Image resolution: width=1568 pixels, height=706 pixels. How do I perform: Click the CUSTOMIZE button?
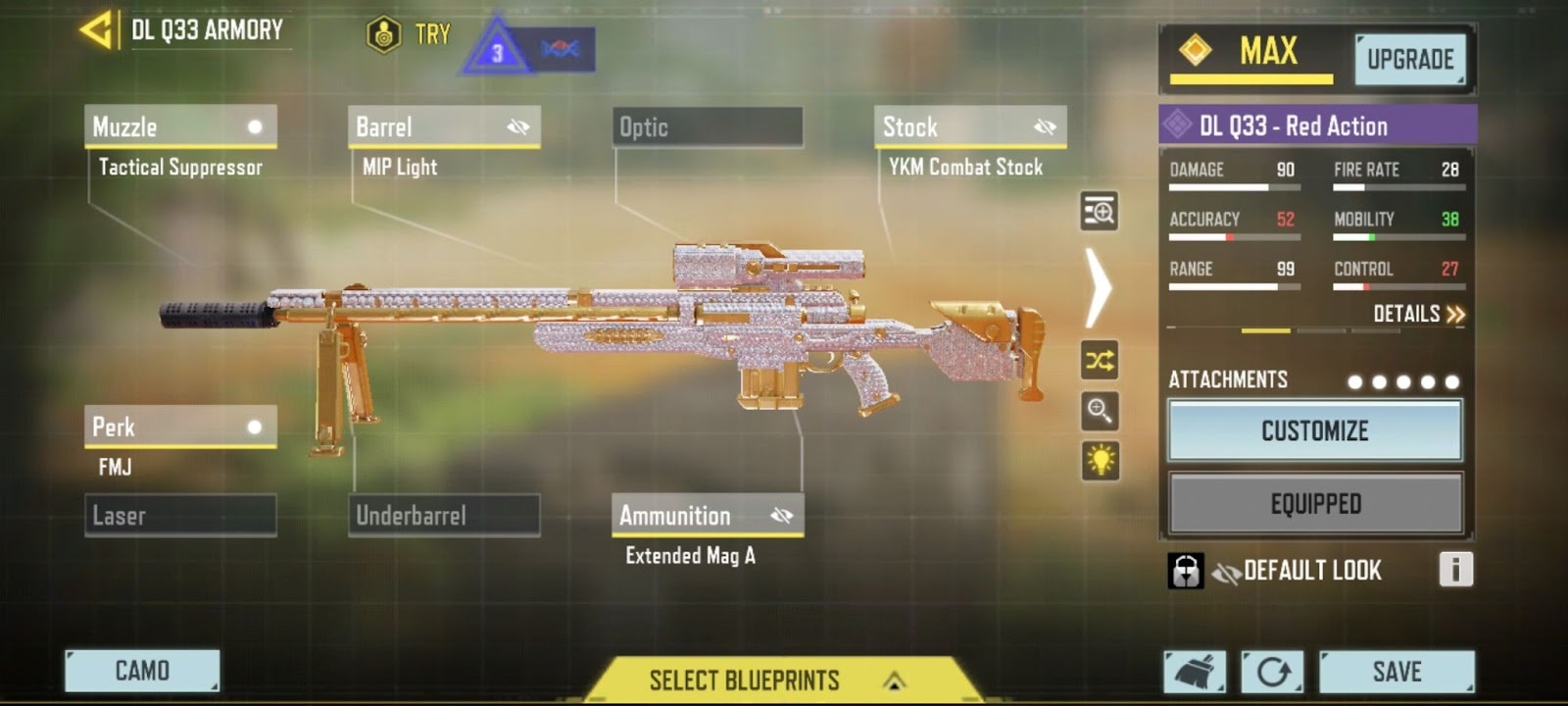pyautogui.click(x=1314, y=431)
